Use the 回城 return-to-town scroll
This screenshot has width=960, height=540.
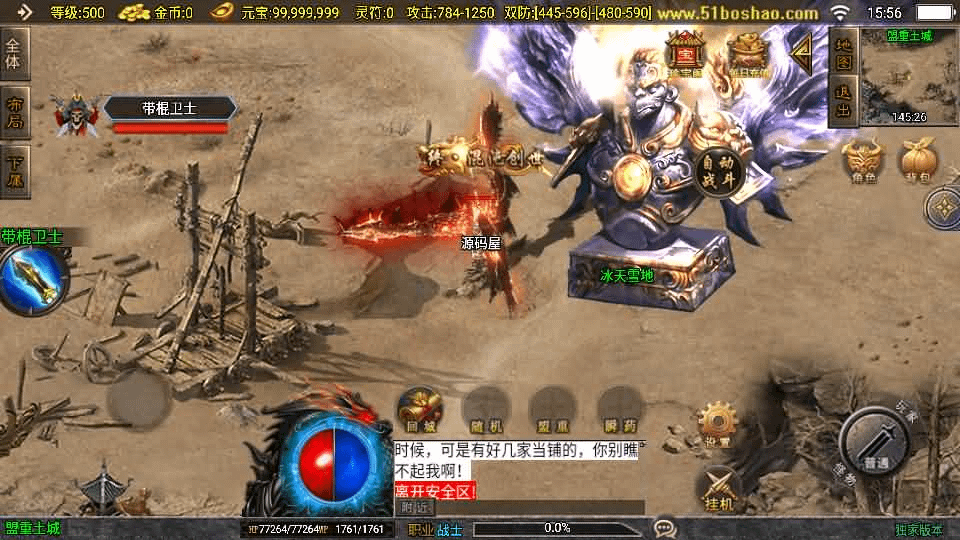(421, 410)
